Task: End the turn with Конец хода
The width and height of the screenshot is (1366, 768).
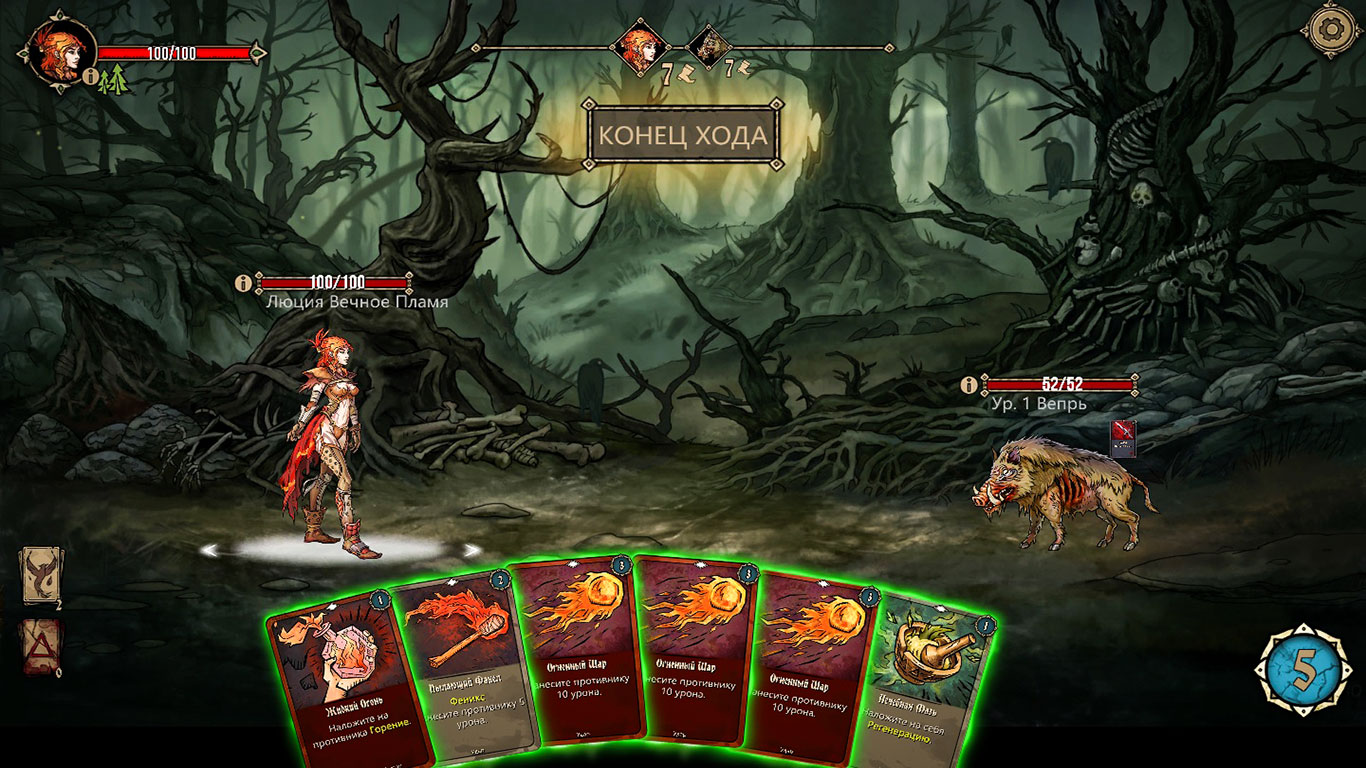Action: click(x=684, y=135)
